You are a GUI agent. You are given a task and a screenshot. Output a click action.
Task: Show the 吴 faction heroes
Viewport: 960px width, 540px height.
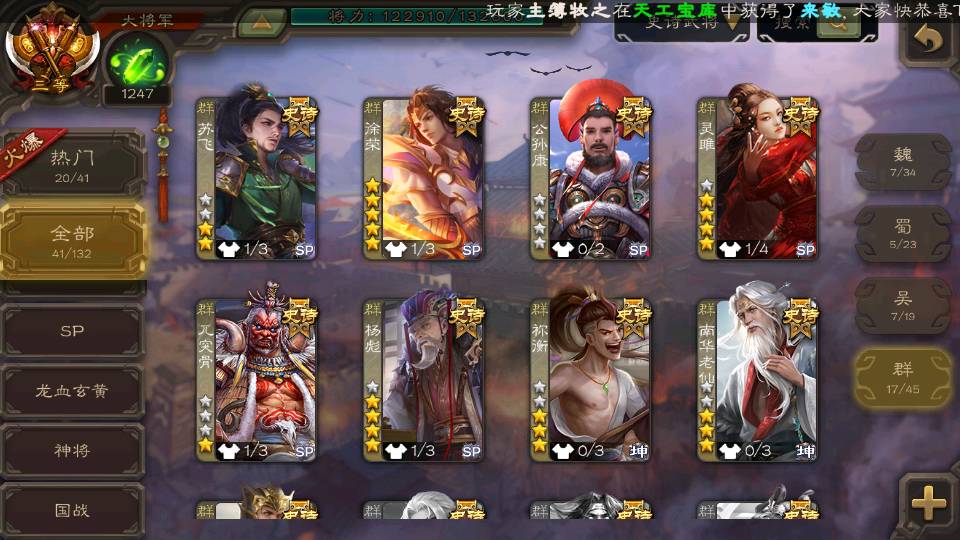tap(903, 305)
